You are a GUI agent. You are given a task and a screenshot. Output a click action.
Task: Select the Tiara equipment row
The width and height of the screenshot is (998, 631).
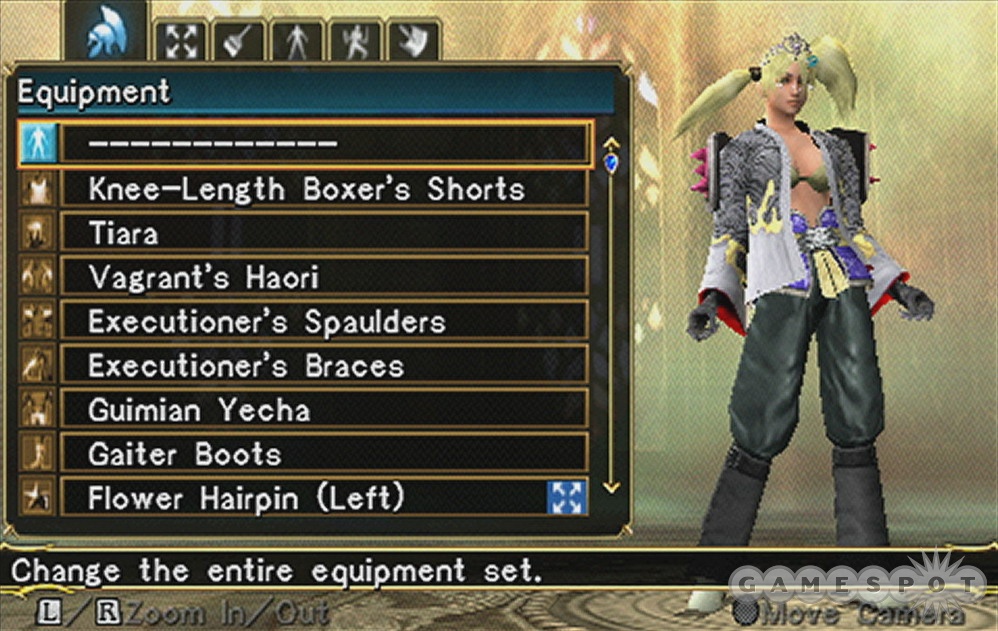click(x=323, y=233)
